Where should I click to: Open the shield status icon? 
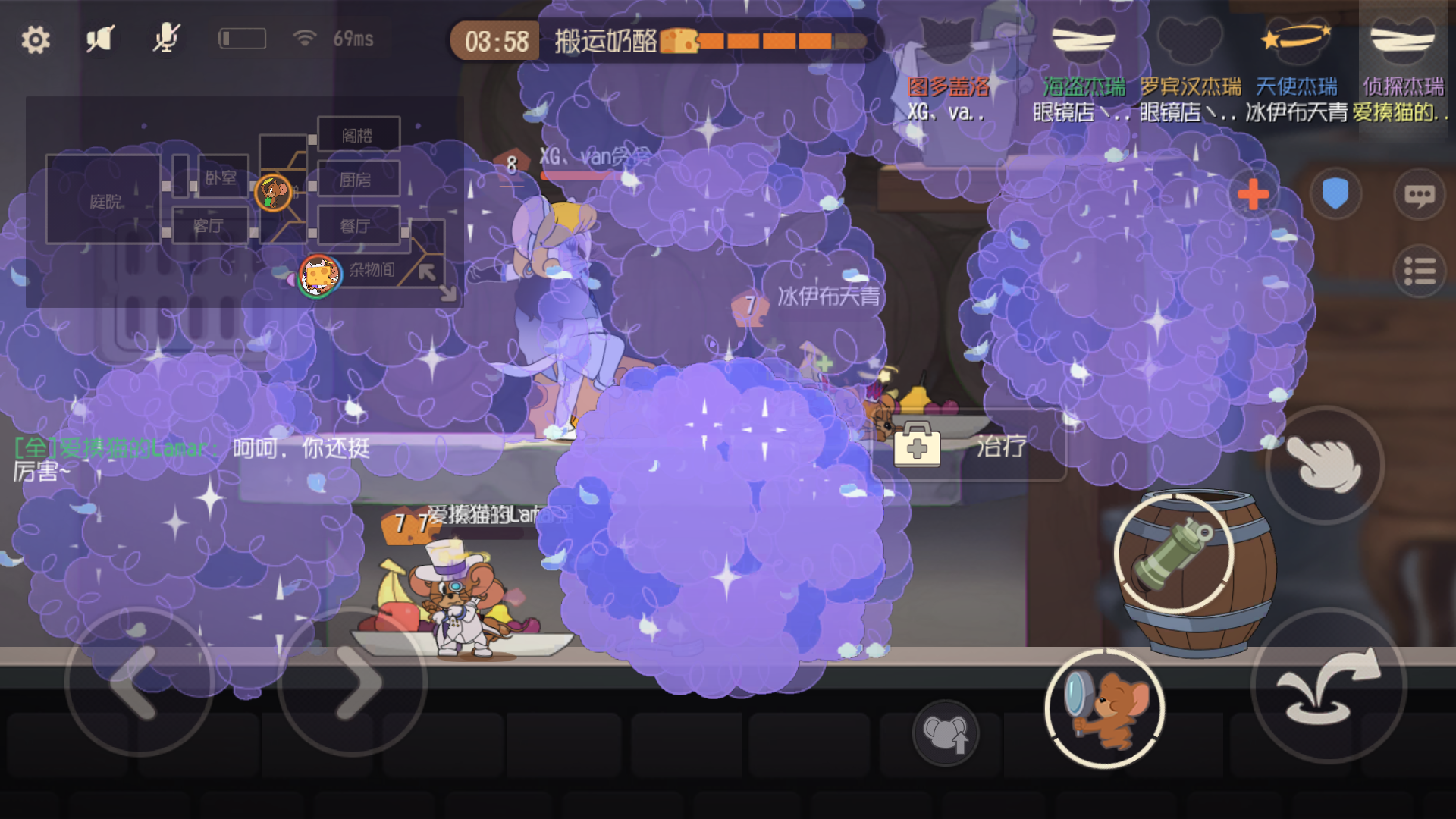1335,195
